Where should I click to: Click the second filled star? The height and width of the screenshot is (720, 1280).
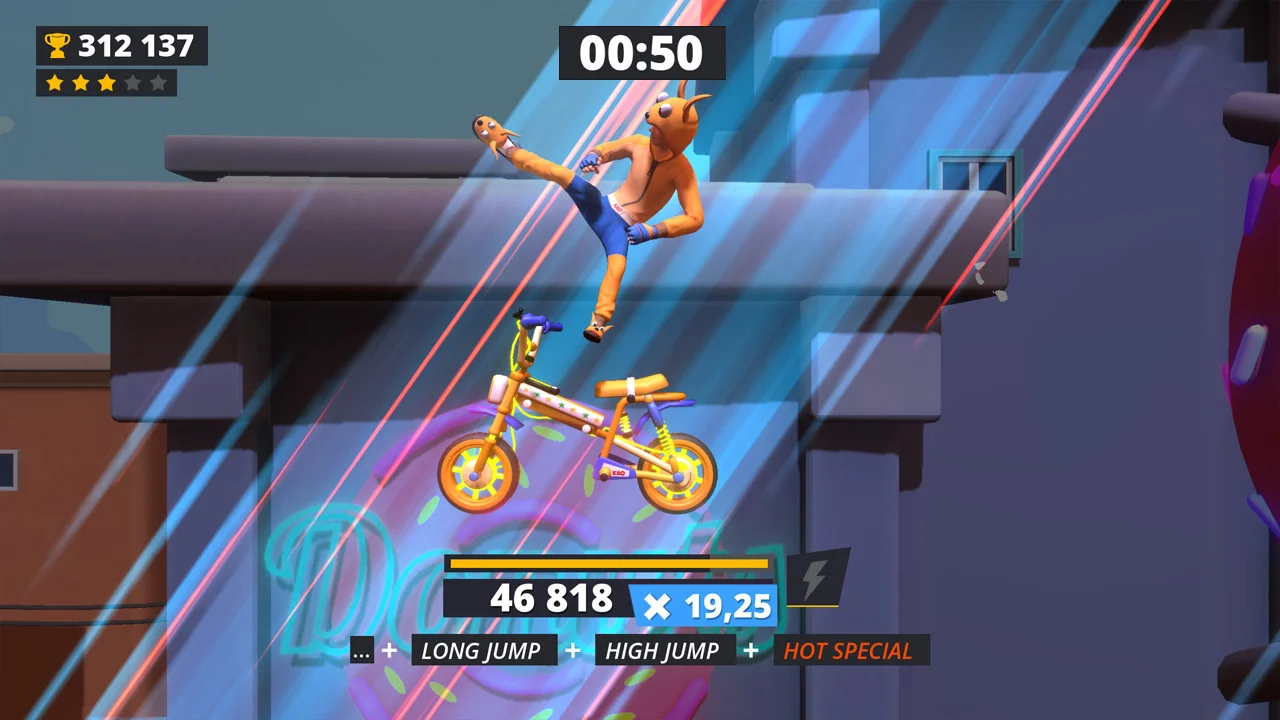[x=81, y=83]
